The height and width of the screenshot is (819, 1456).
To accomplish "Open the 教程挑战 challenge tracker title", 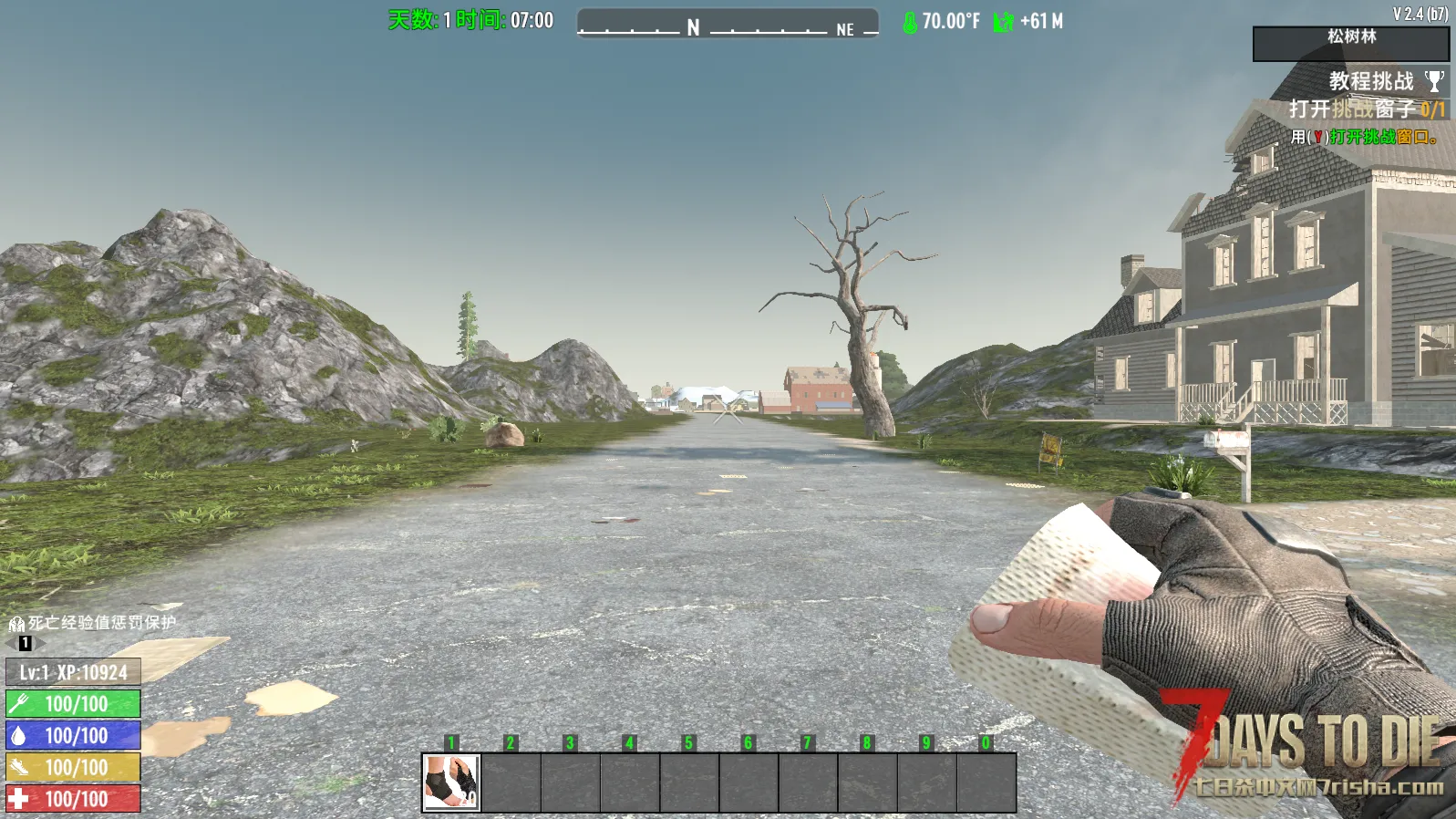I will [x=1370, y=81].
